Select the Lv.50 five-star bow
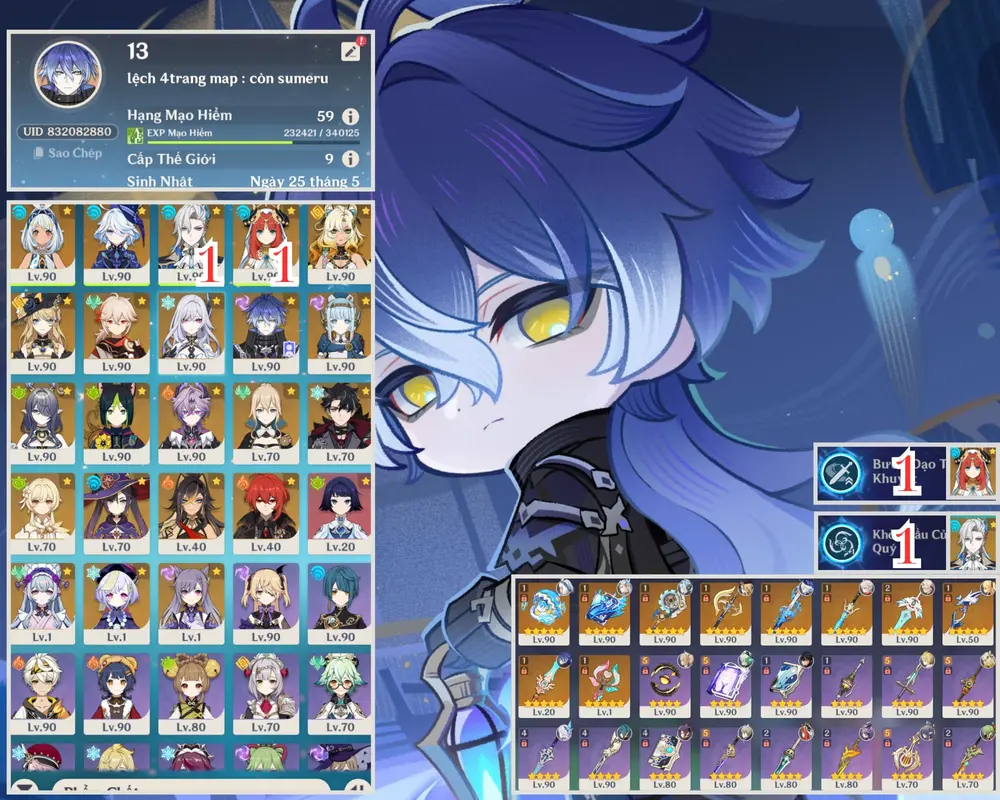 coord(972,610)
